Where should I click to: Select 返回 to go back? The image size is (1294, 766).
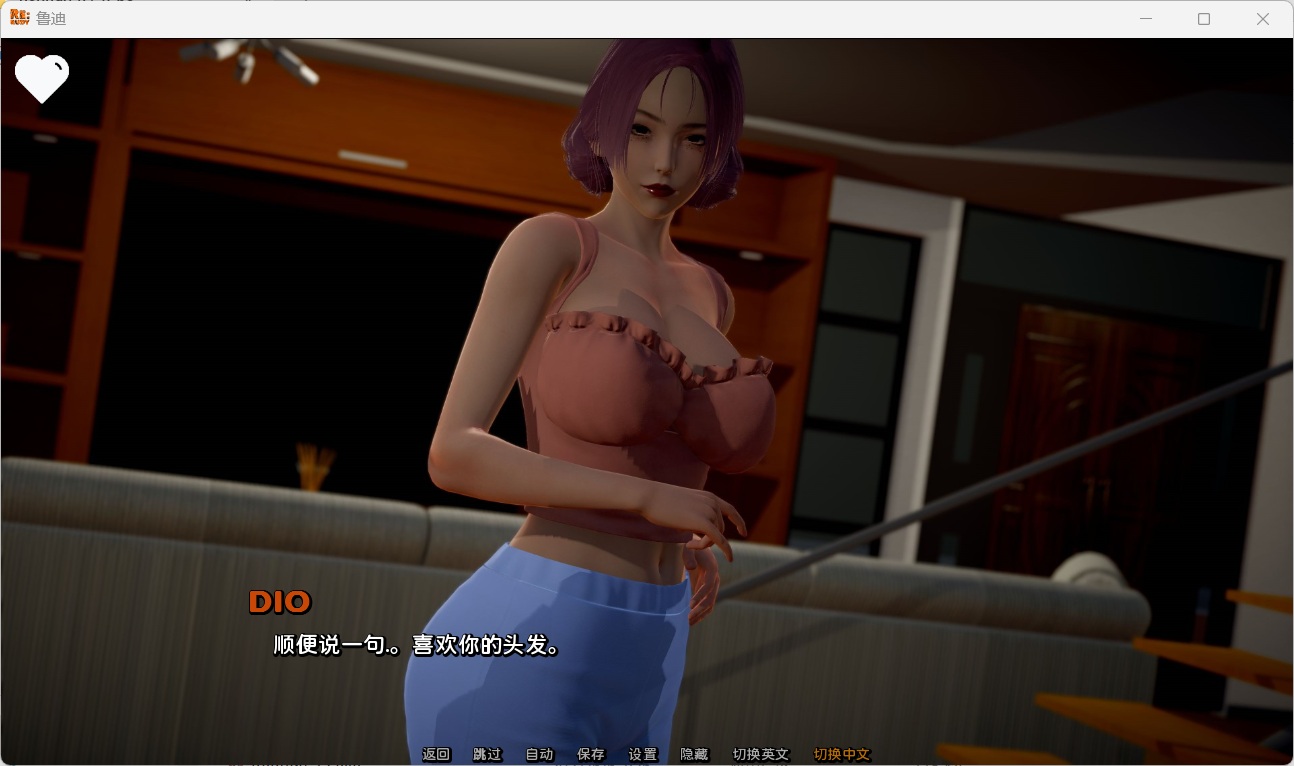pyautogui.click(x=437, y=754)
